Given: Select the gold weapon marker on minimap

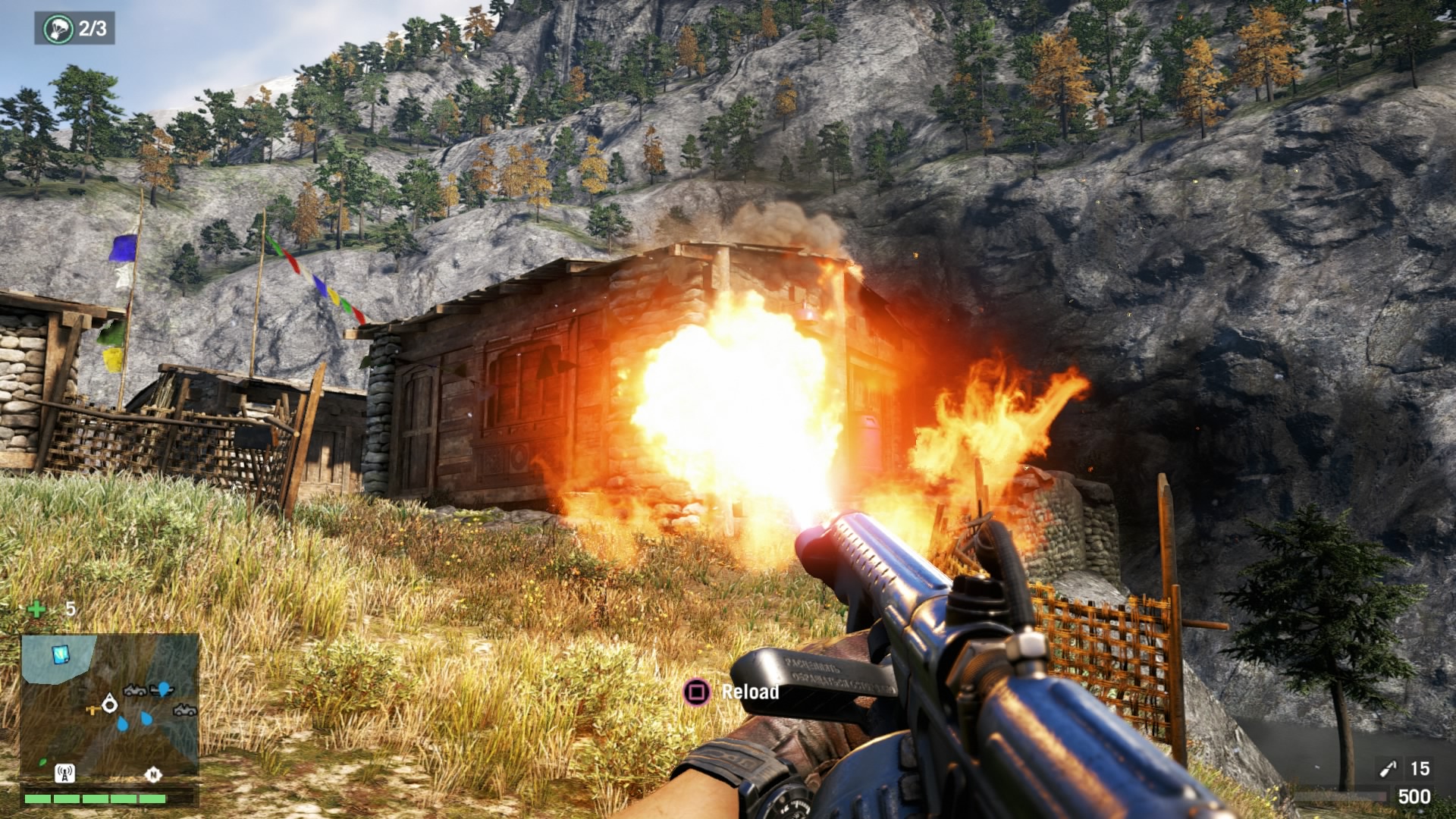Looking at the screenshot, I should click(93, 711).
